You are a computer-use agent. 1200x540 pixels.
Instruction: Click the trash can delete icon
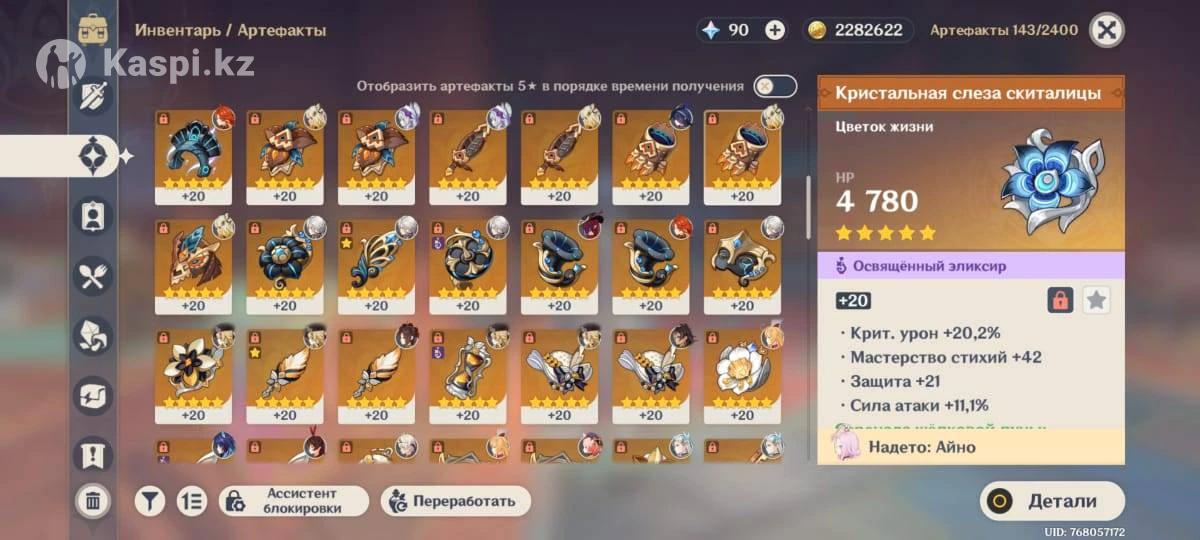tap(93, 501)
